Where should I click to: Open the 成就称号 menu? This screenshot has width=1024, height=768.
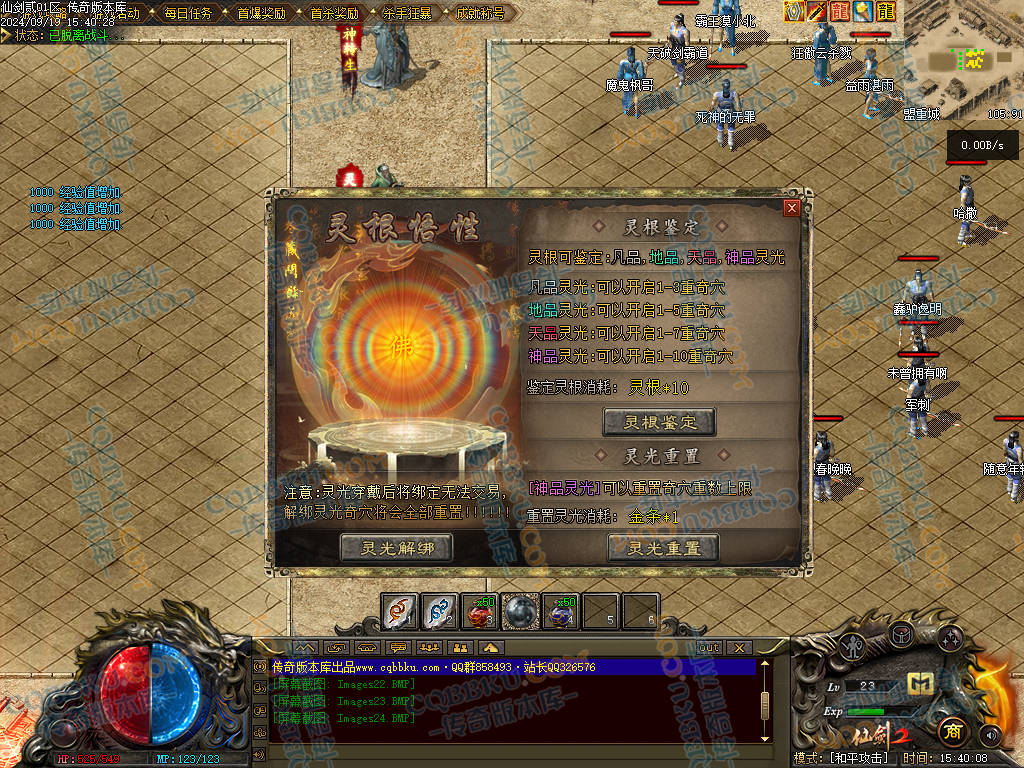(480, 14)
